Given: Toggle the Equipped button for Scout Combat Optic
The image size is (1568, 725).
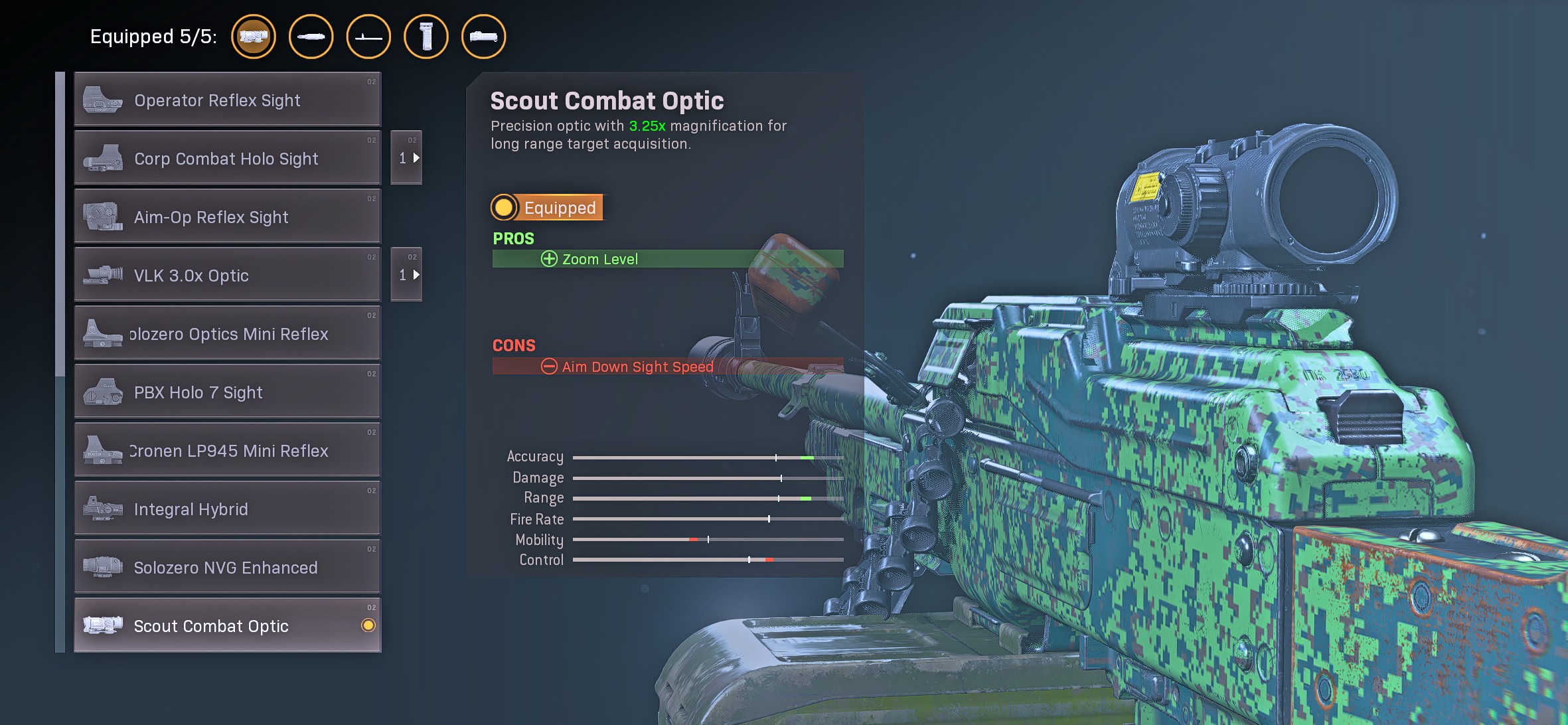Looking at the screenshot, I should [547, 208].
